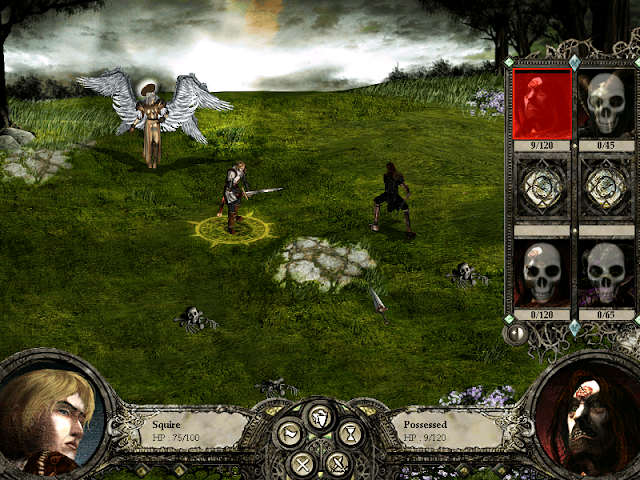Choose the Defend helmet button
Image resolution: width=640 pixels, height=480 pixels.
point(320,416)
